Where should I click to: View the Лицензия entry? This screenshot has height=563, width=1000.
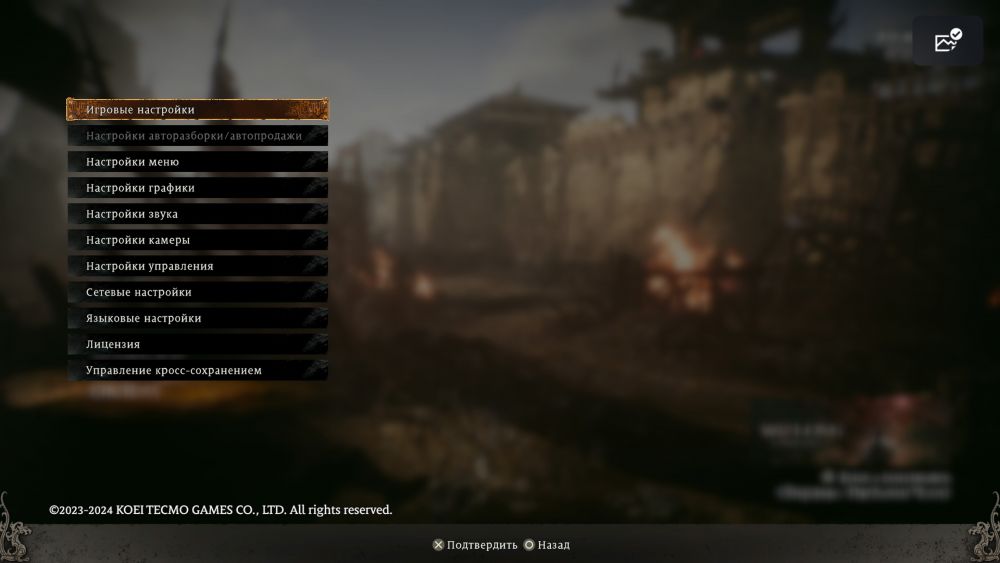(197, 343)
